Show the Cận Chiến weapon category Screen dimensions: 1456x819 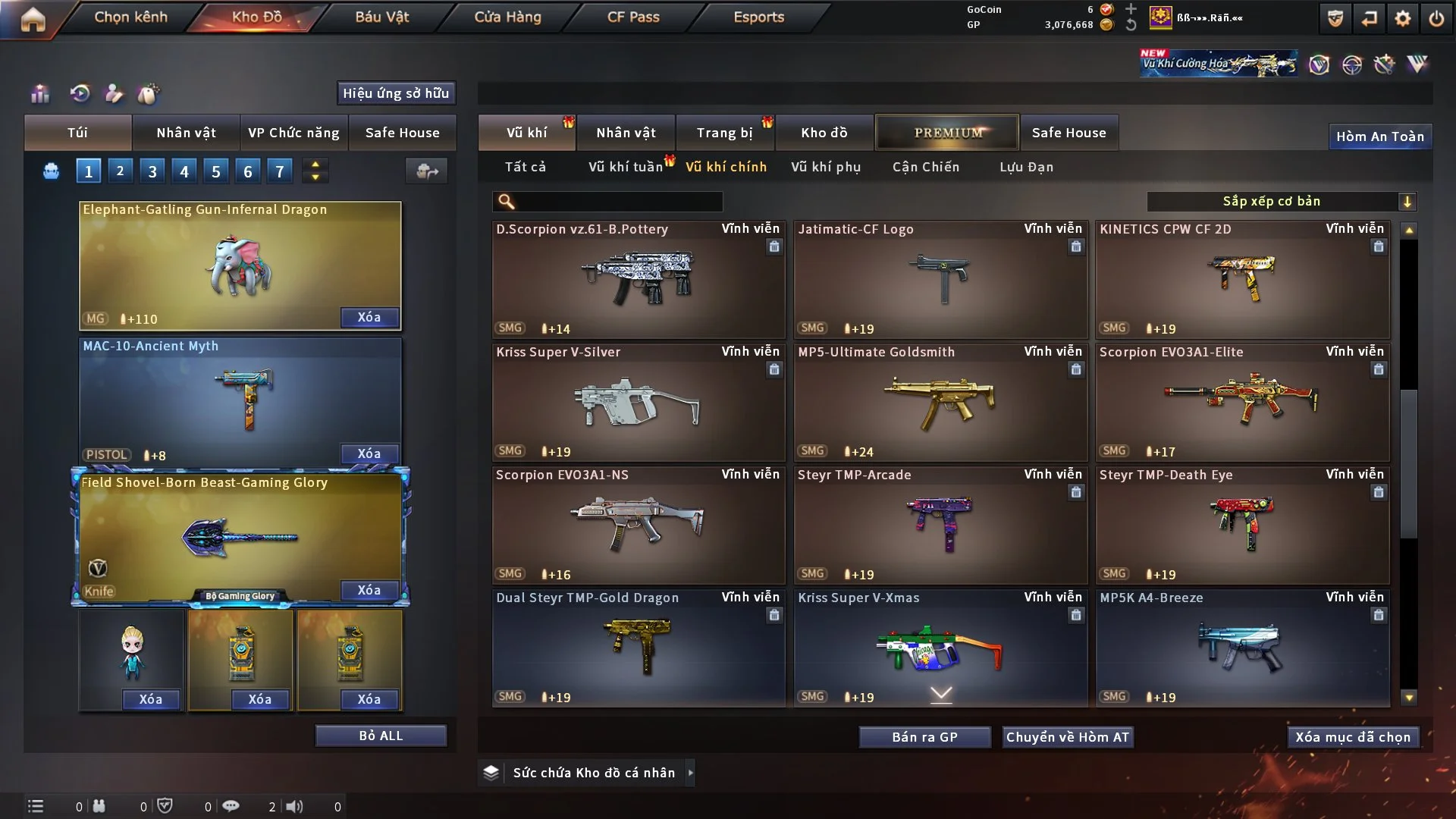pos(925,167)
